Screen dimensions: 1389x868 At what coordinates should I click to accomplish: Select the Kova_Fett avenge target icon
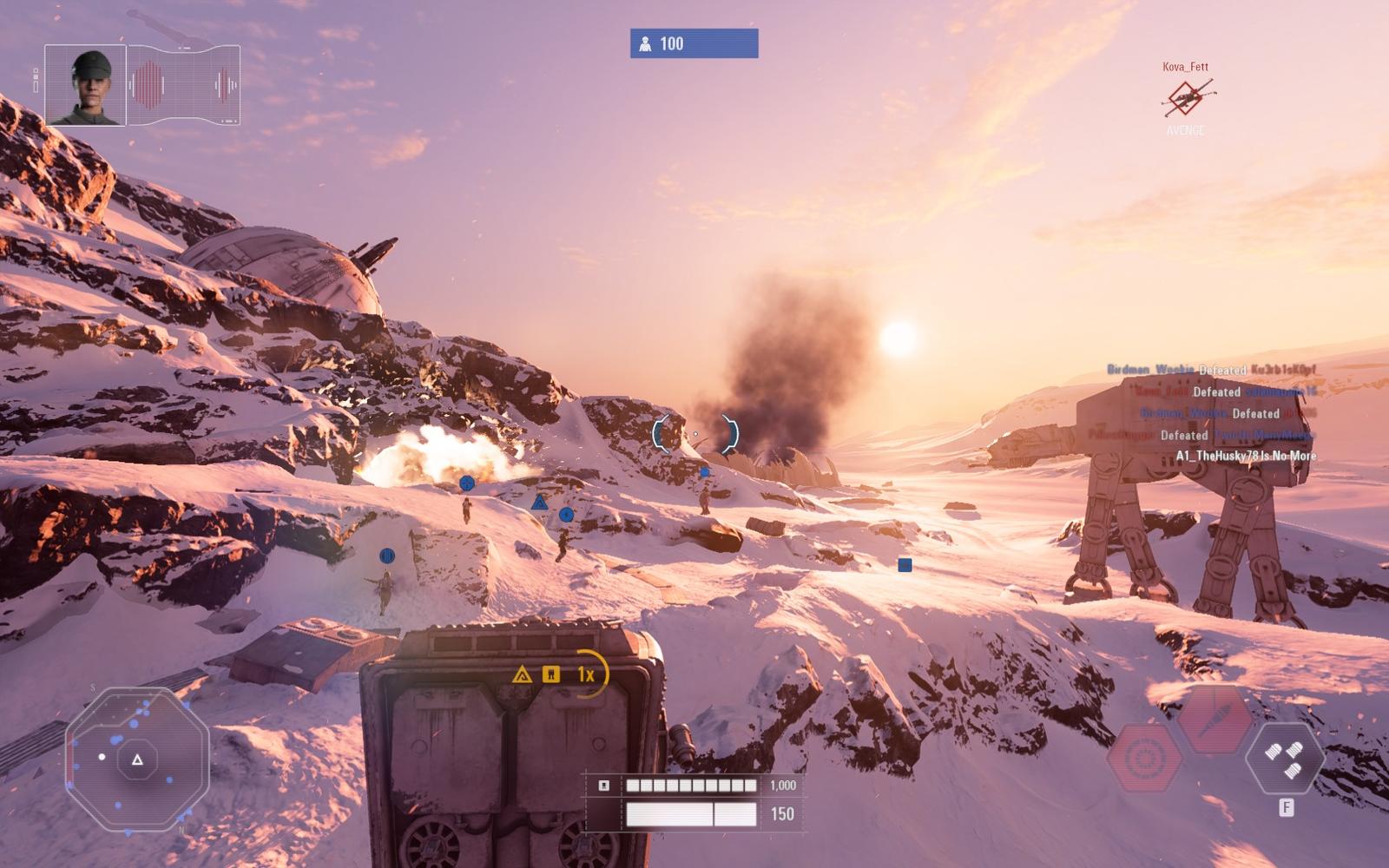[1186, 99]
